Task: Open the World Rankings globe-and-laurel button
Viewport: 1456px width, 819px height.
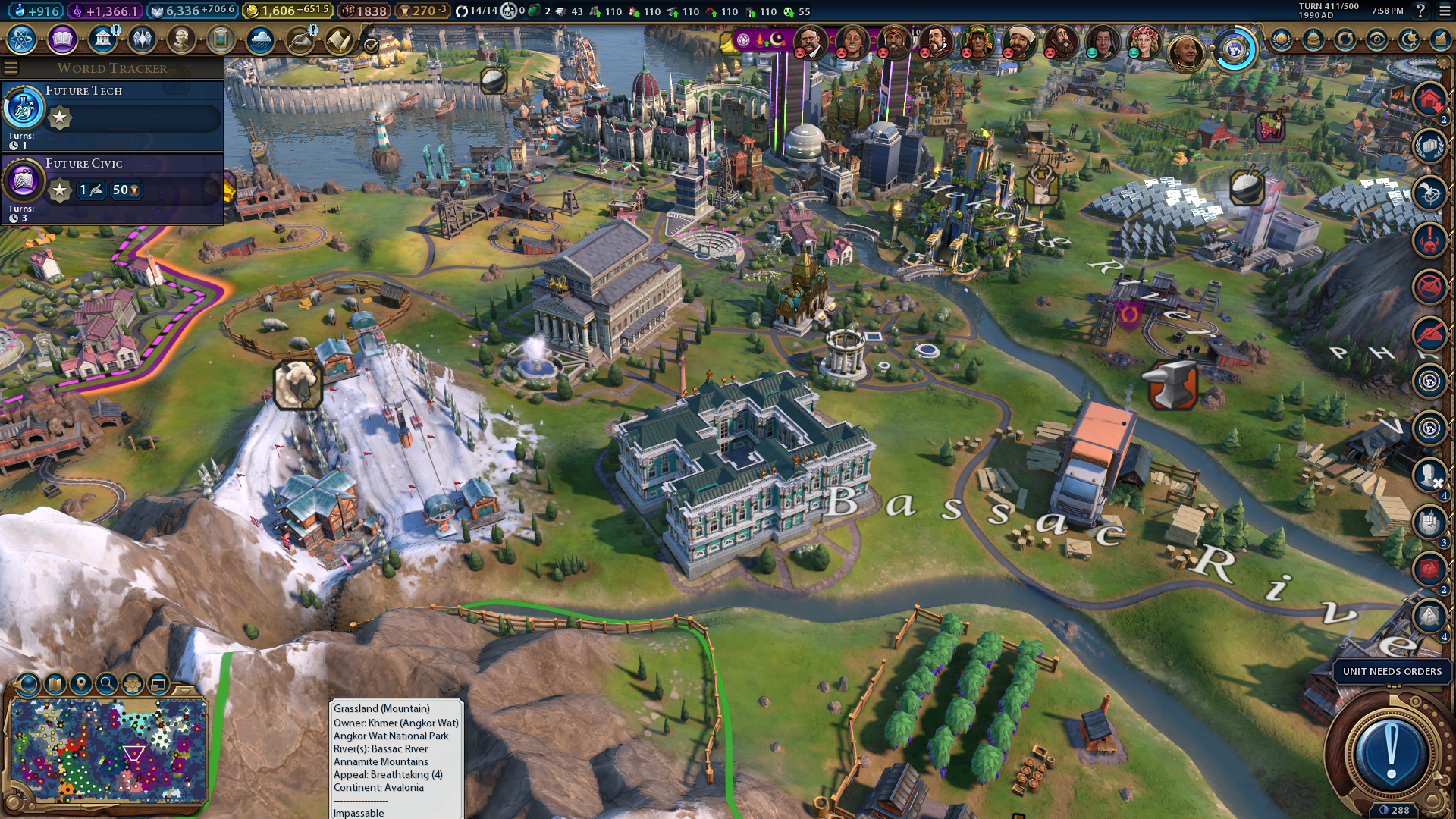Action: pos(1281,39)
